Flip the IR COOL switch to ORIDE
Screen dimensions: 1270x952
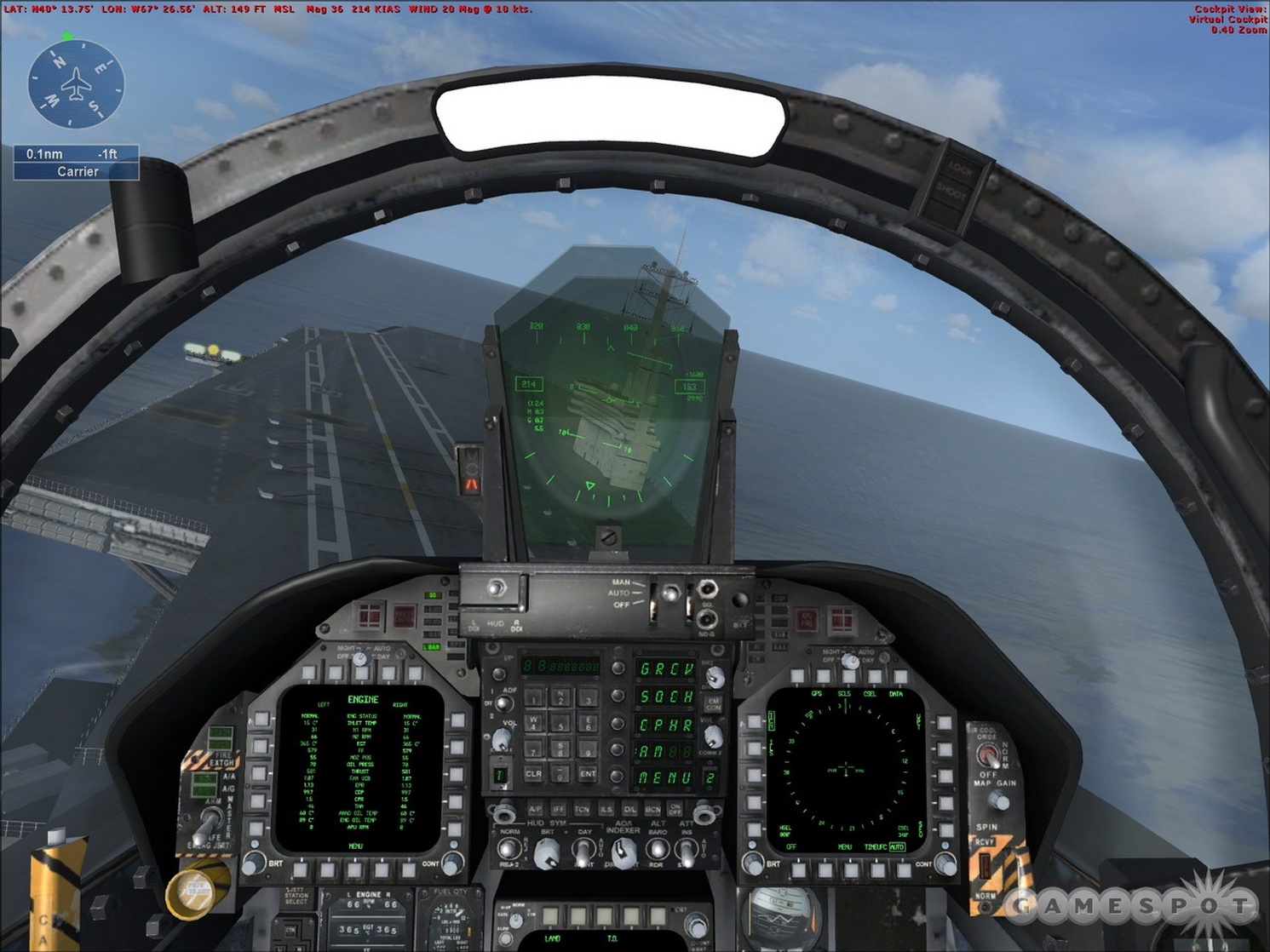pyautogui.click(x=988, y=755)
